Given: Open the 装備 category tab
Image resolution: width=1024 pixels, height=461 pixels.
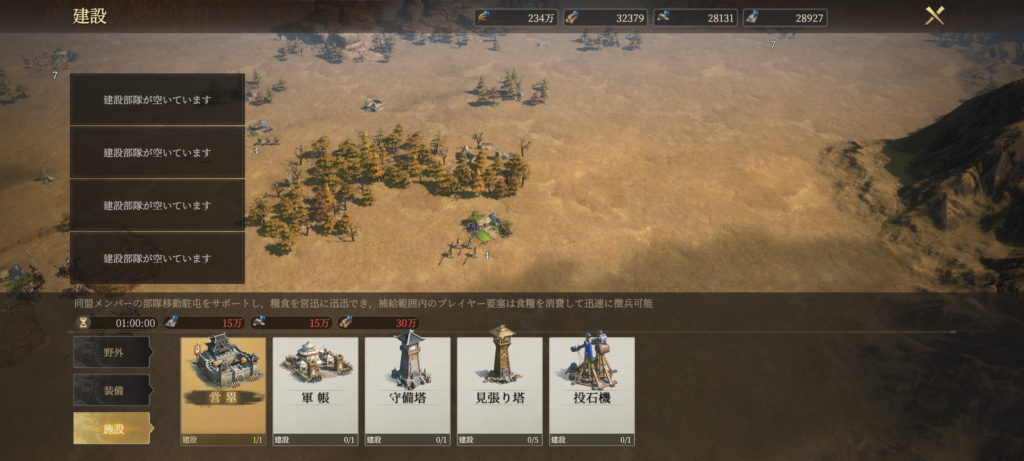Looking at the screenshot, I should (112, 390).
